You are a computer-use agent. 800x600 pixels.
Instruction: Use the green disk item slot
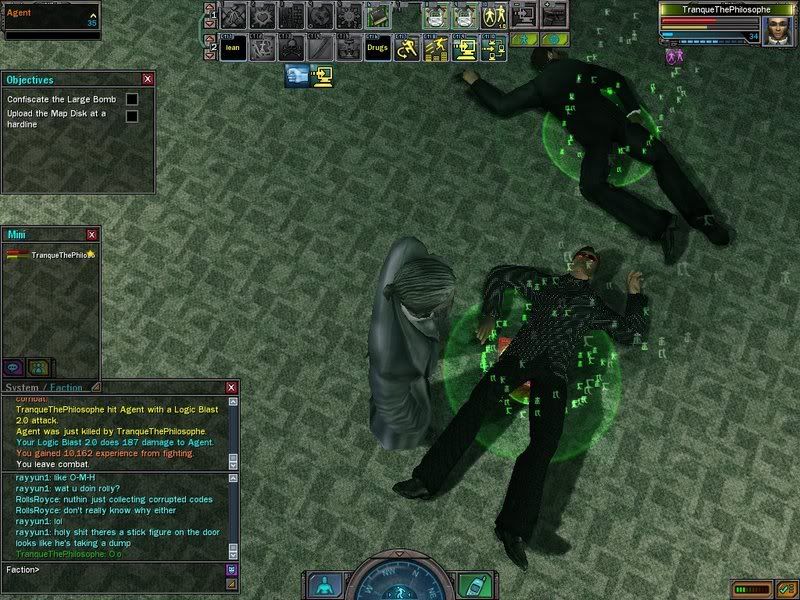coord(378,15)
